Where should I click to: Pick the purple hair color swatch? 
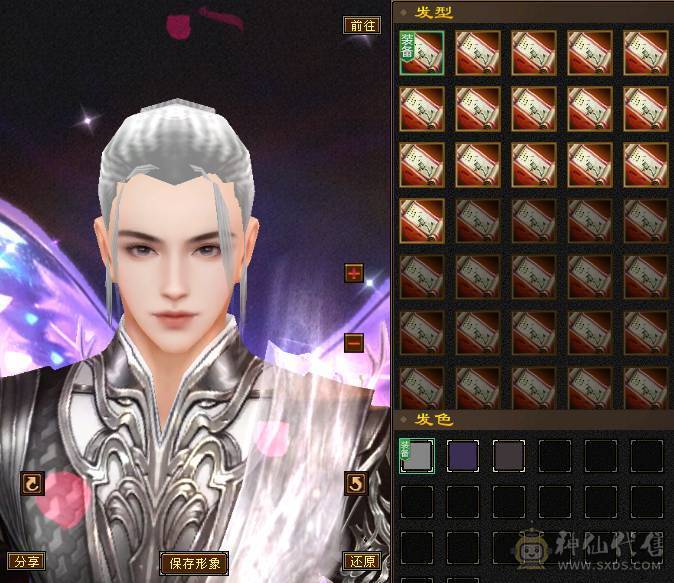[x=463, y=456]
